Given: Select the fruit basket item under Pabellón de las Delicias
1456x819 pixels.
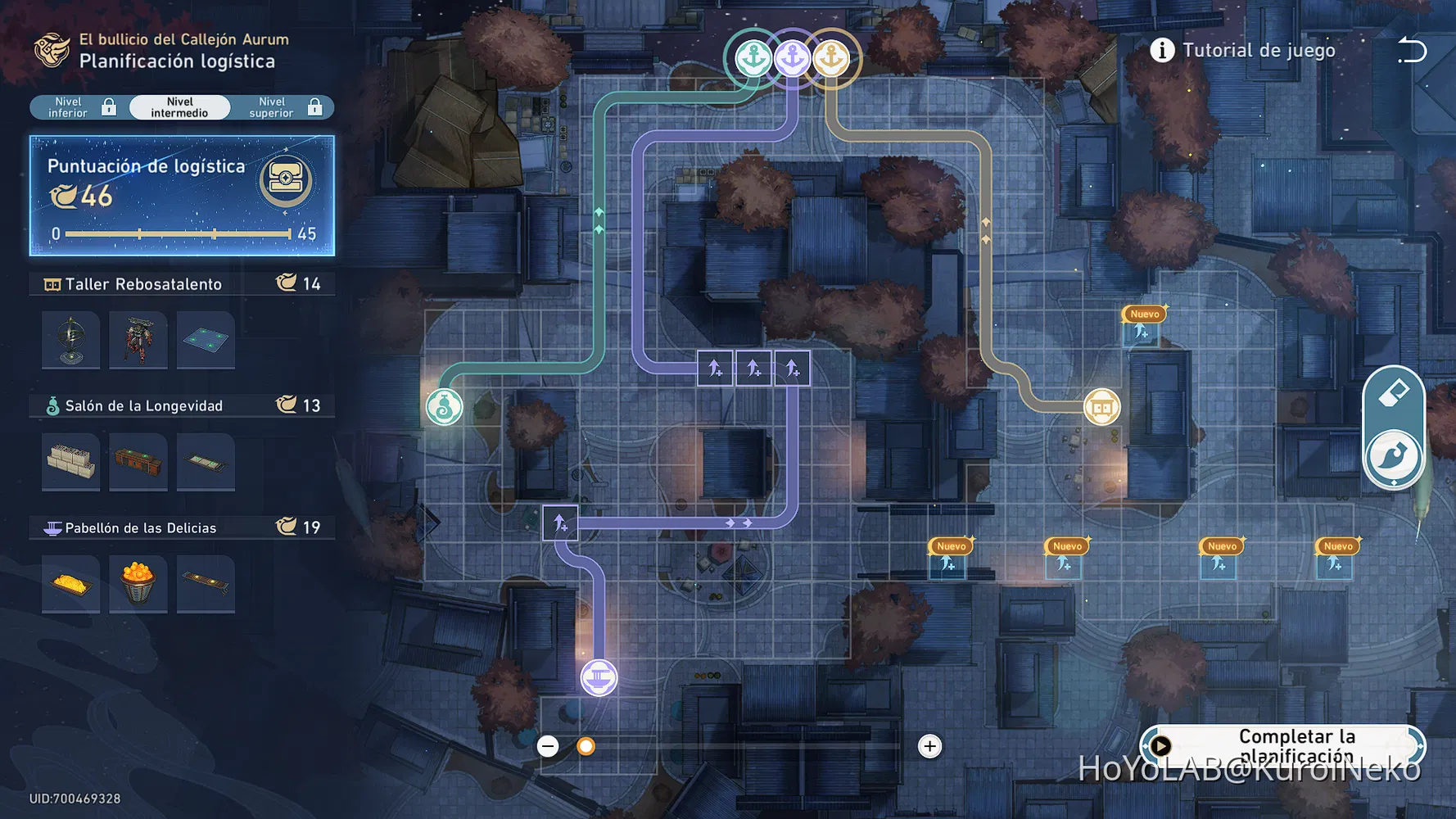Looking at the screenshot, I should [138, 583].
